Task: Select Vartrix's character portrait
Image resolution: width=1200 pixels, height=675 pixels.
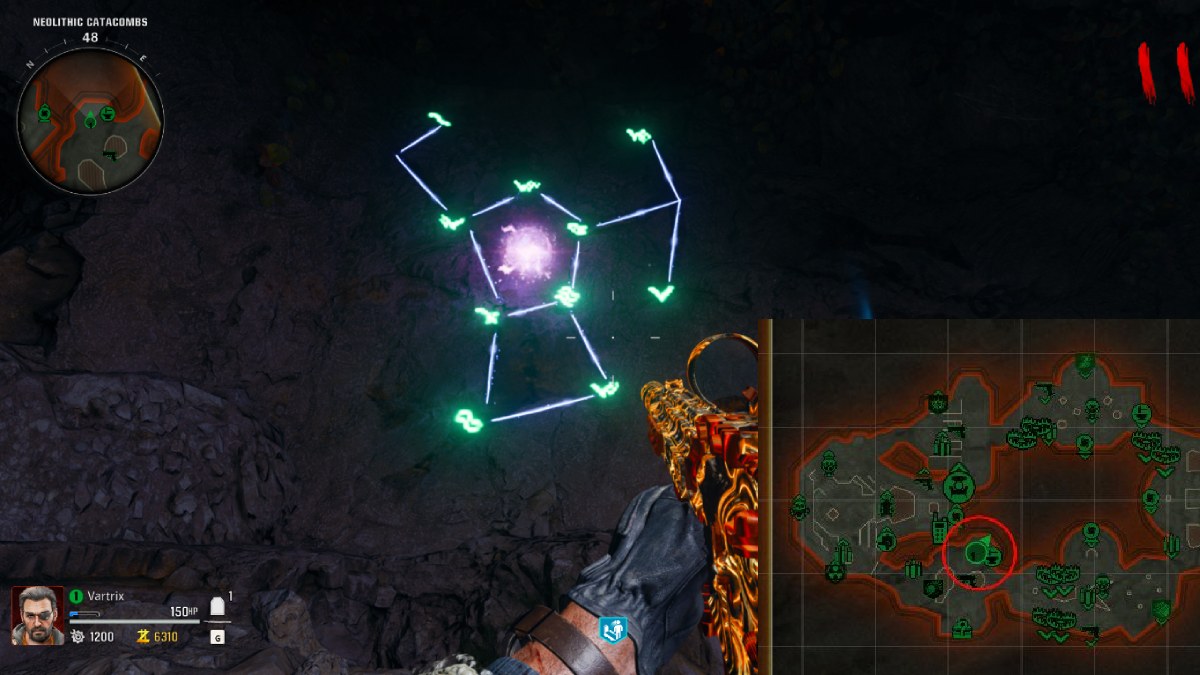Action: tap(38, 615)
